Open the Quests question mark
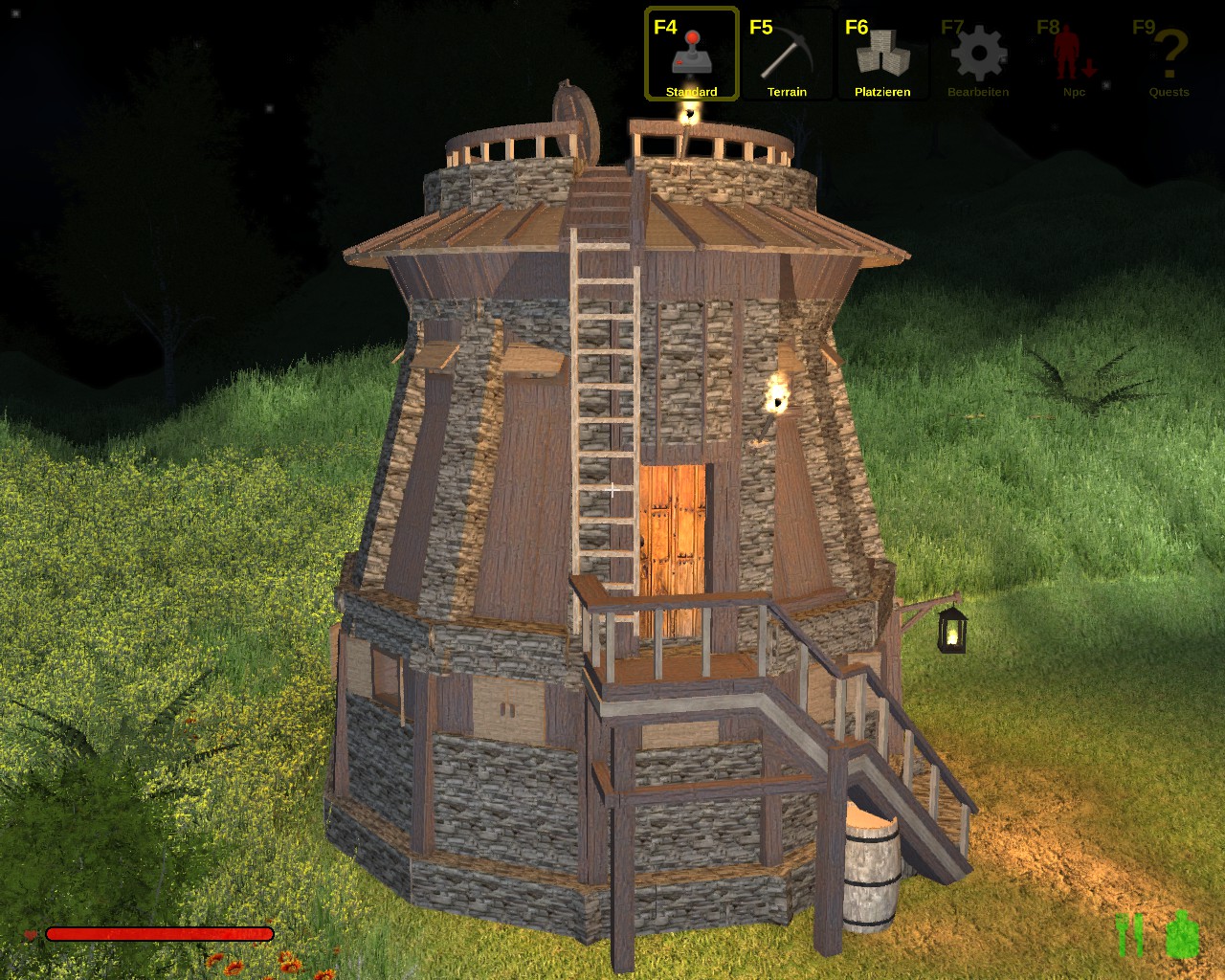 coord(1169,55)
